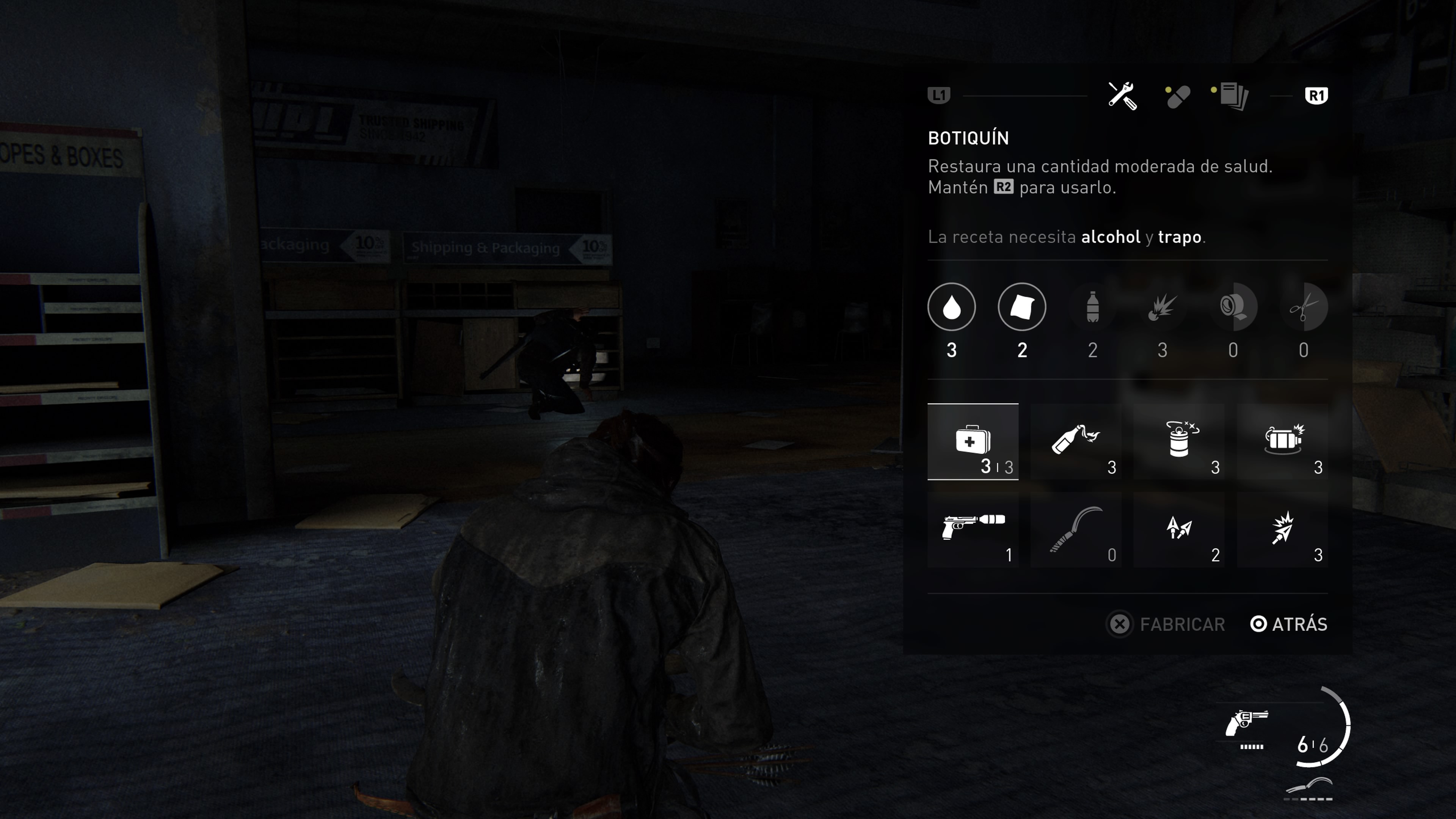Select the alcohol droplet ingredient
The image size is (1456, 819).
pyautogui.click(x=951, y=307)
